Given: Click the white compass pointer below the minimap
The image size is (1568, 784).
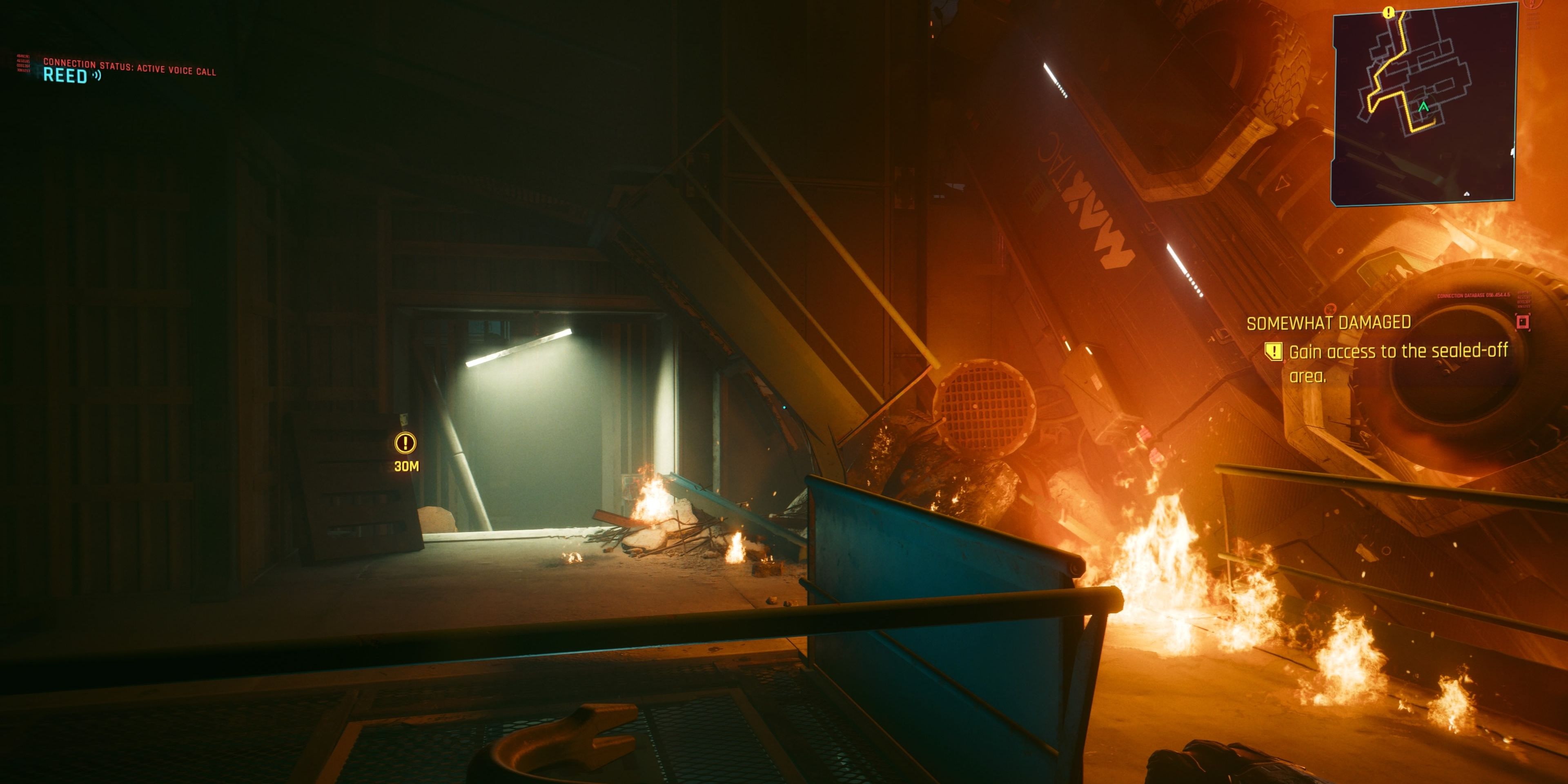Looking at the screenshot, I should (1467, 194).
